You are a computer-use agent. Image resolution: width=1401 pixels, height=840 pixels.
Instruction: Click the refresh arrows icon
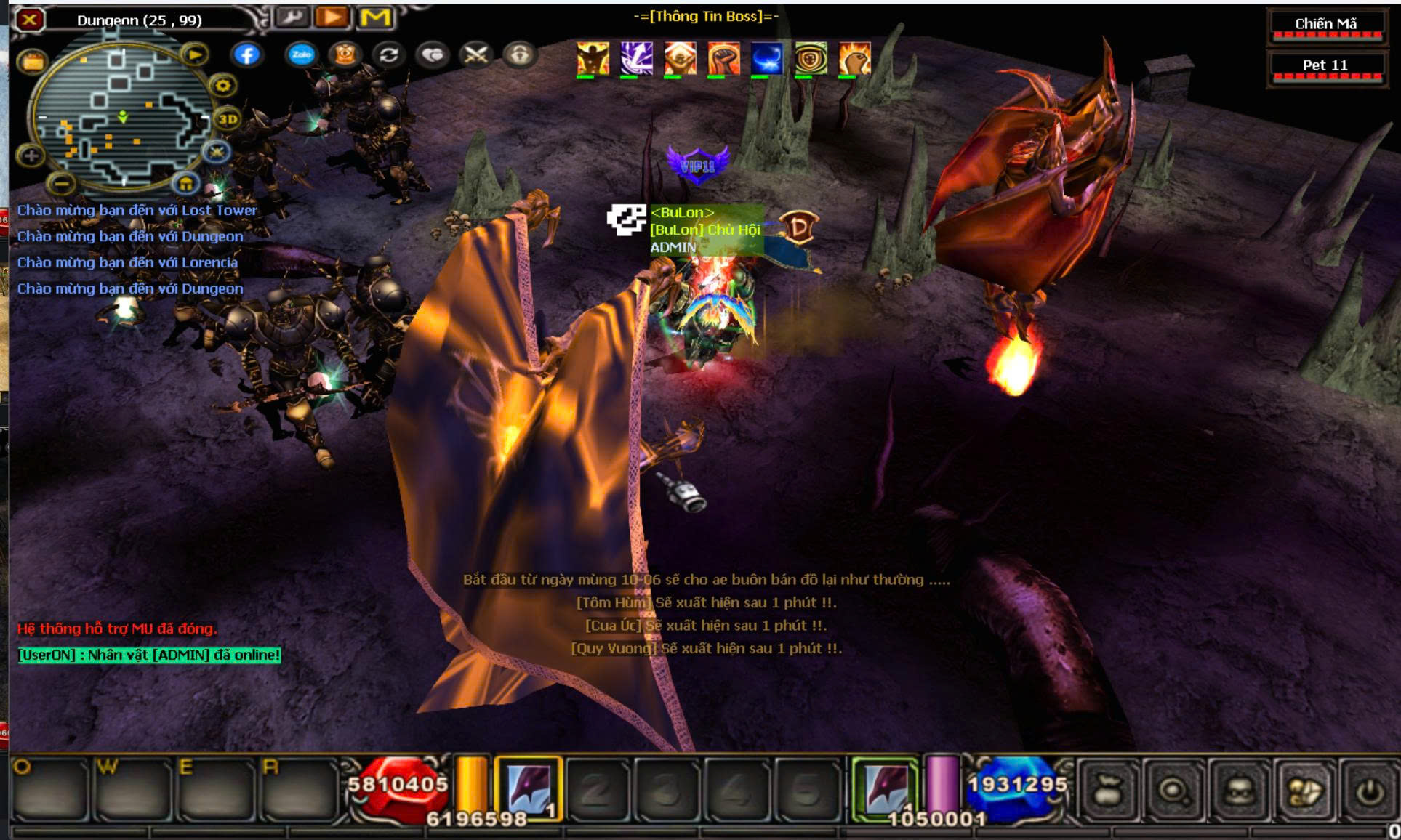coord(389,55)
